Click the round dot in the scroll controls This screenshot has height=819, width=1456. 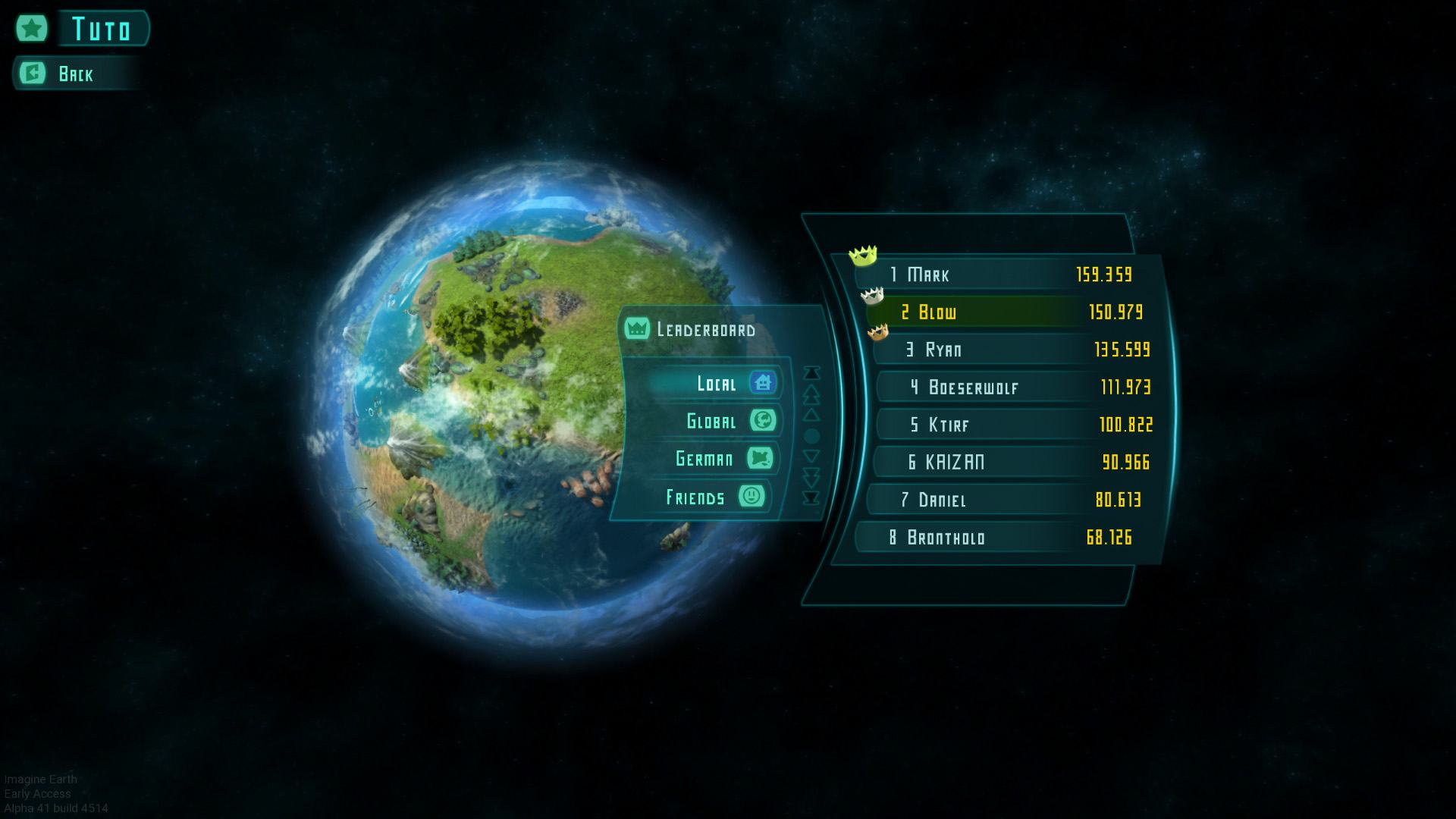[811, 436]
